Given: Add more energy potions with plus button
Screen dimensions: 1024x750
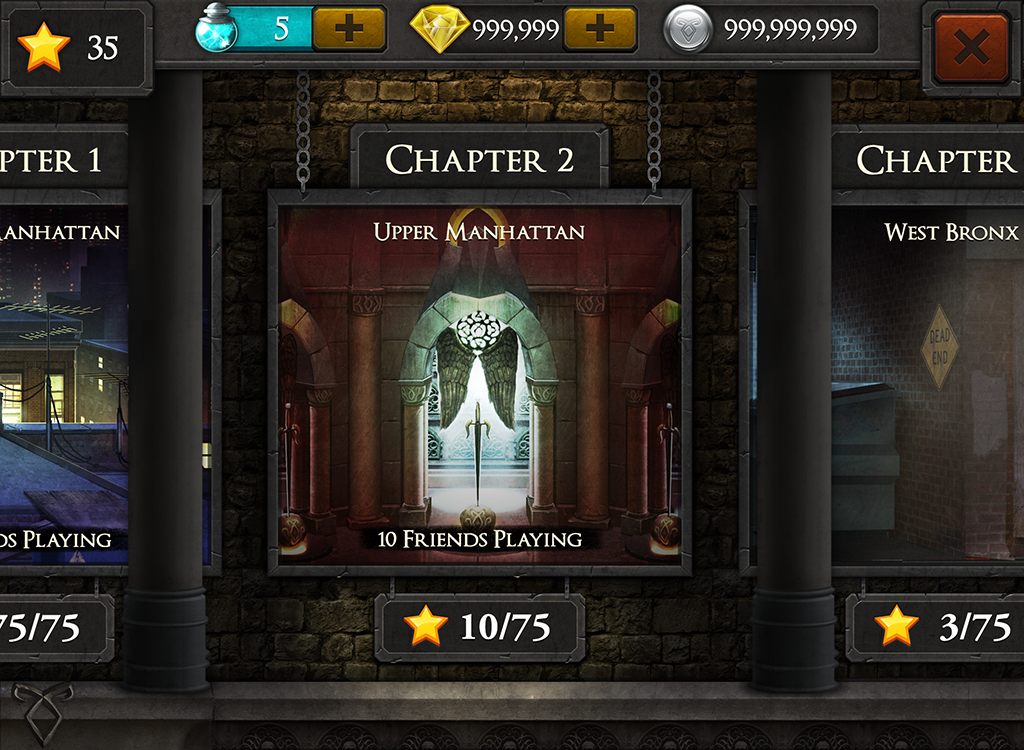Looking at the screenshot, I should click(x=348, y=29).
